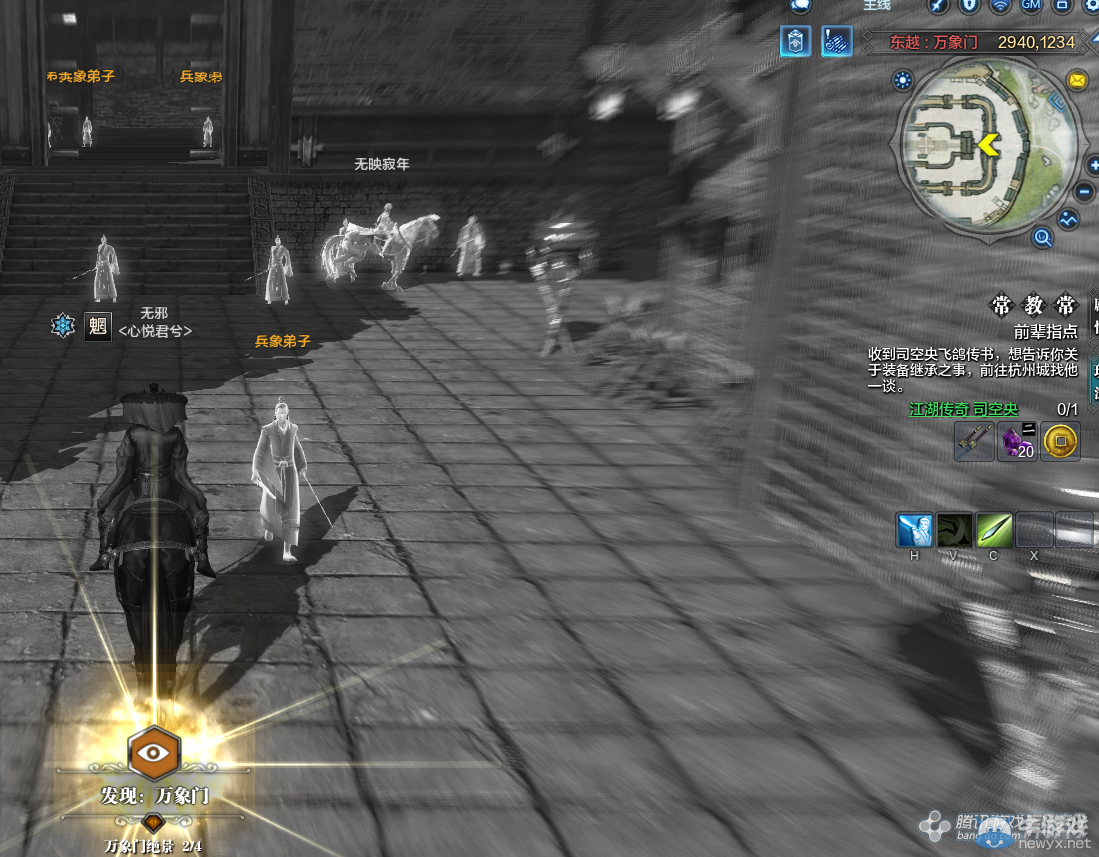
Task: Click the Wi-Fi network status icon
Action: pos(1000,7)
